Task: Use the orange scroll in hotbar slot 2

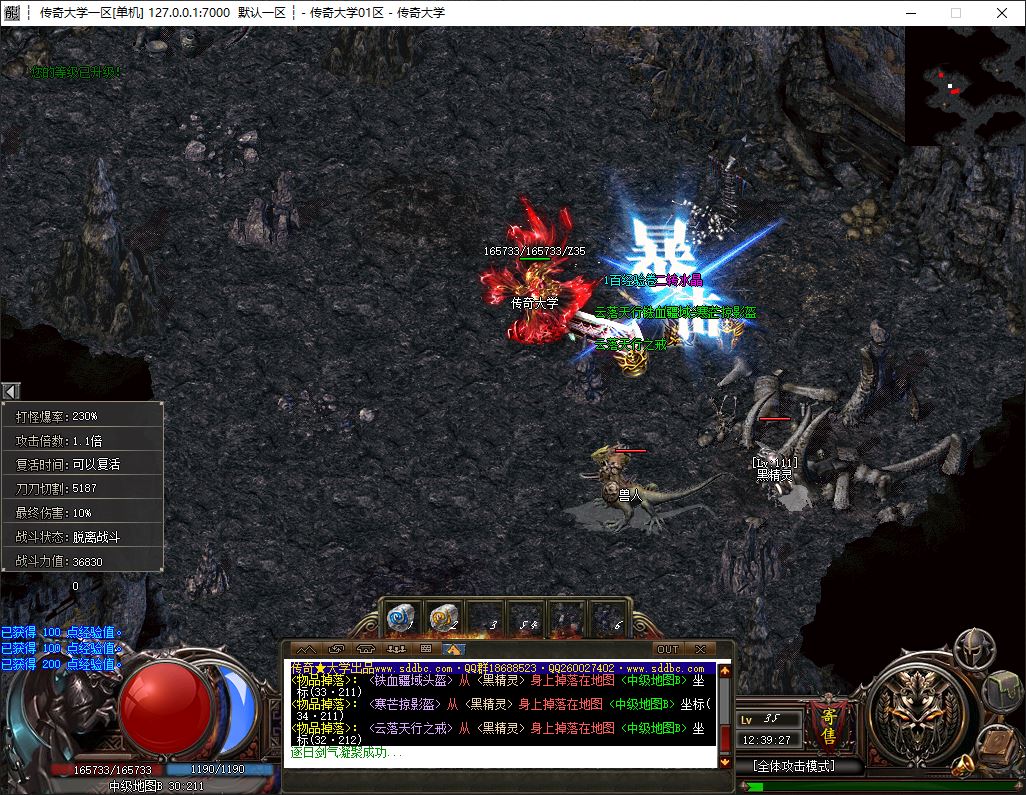Action: (x=443, y=618)
